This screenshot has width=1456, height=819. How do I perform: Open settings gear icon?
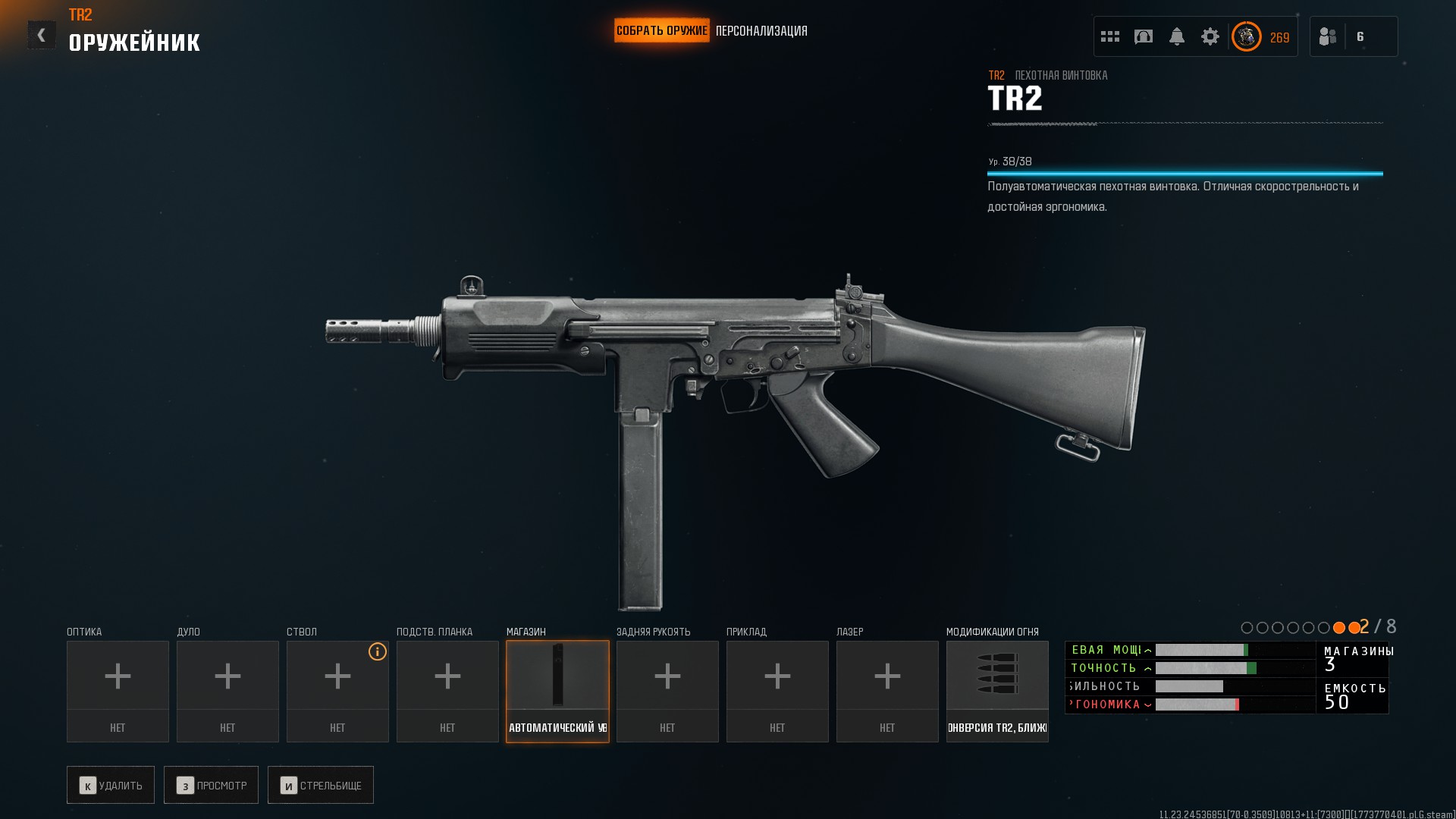[x=1210, y=36]
